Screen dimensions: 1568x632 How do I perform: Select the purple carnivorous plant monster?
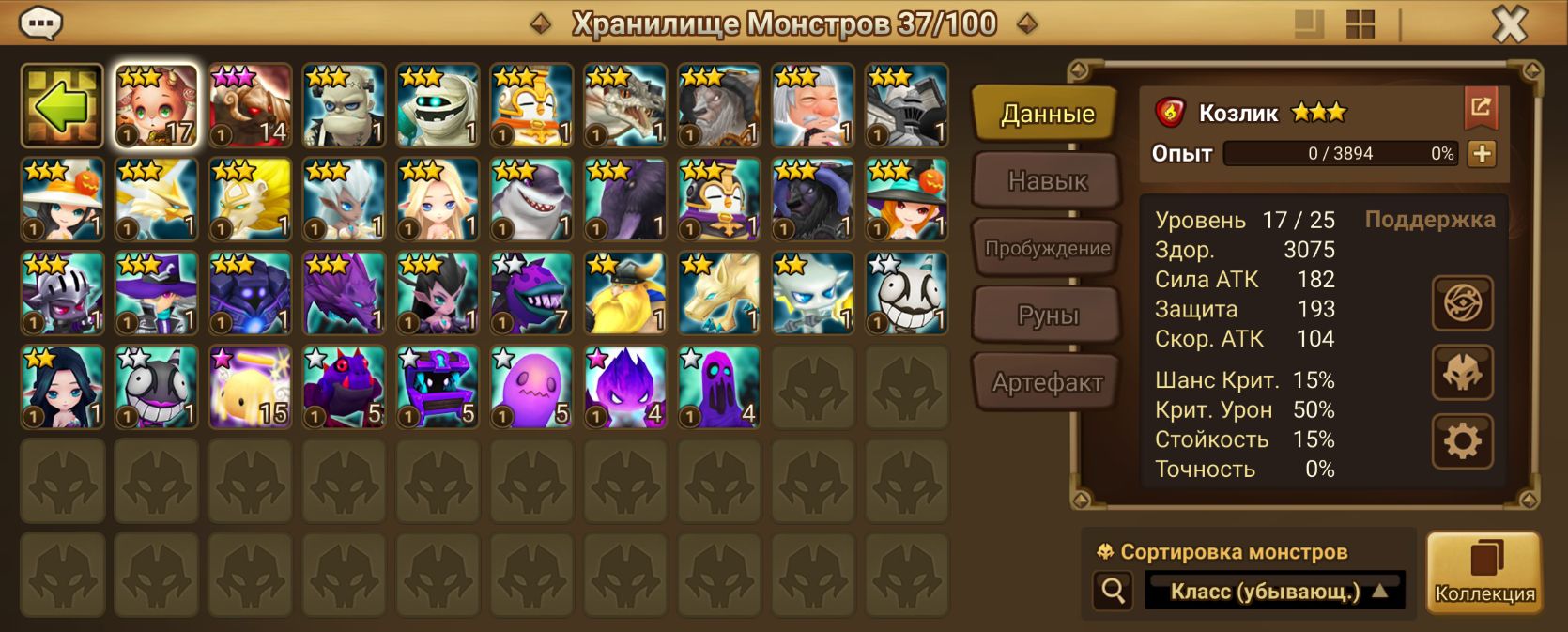click(531, 294)
